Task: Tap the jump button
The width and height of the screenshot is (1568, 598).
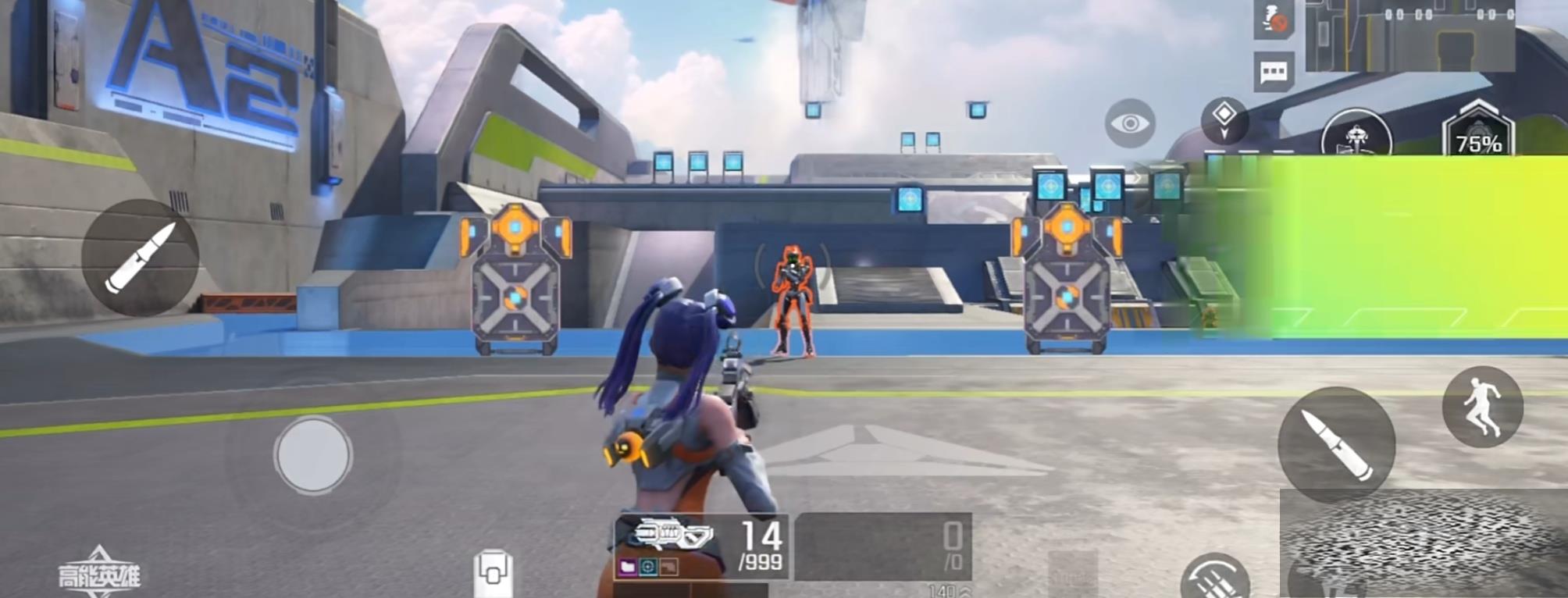Action: pos(1482,407)
